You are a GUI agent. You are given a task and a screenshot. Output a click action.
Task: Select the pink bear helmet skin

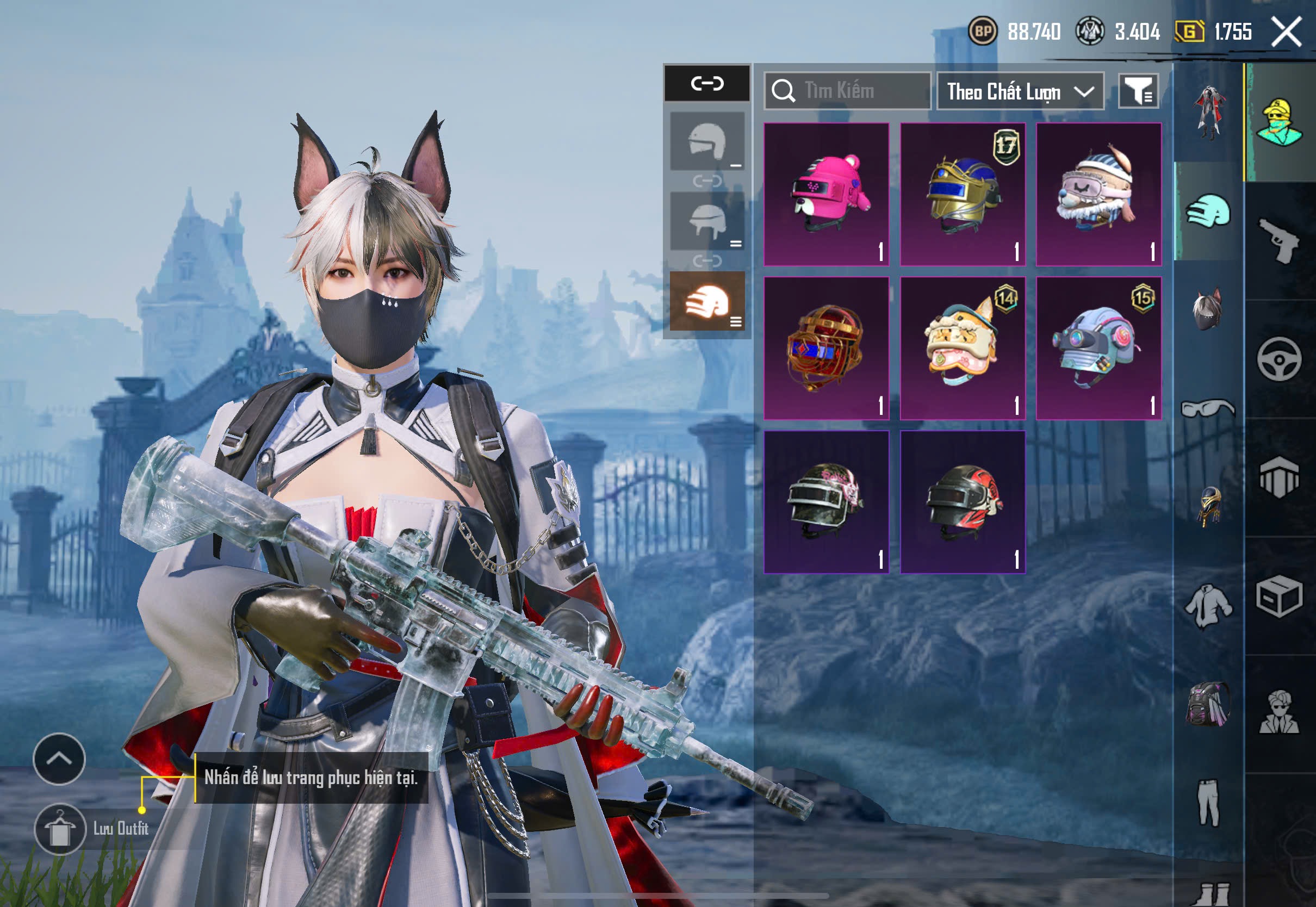[826, 194]
